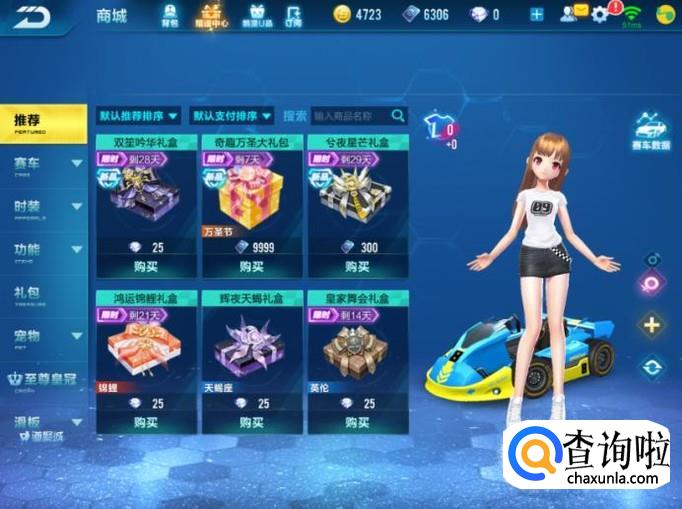Expand the 时装 fashion category
682x509 pixels.
click(44, 206)
